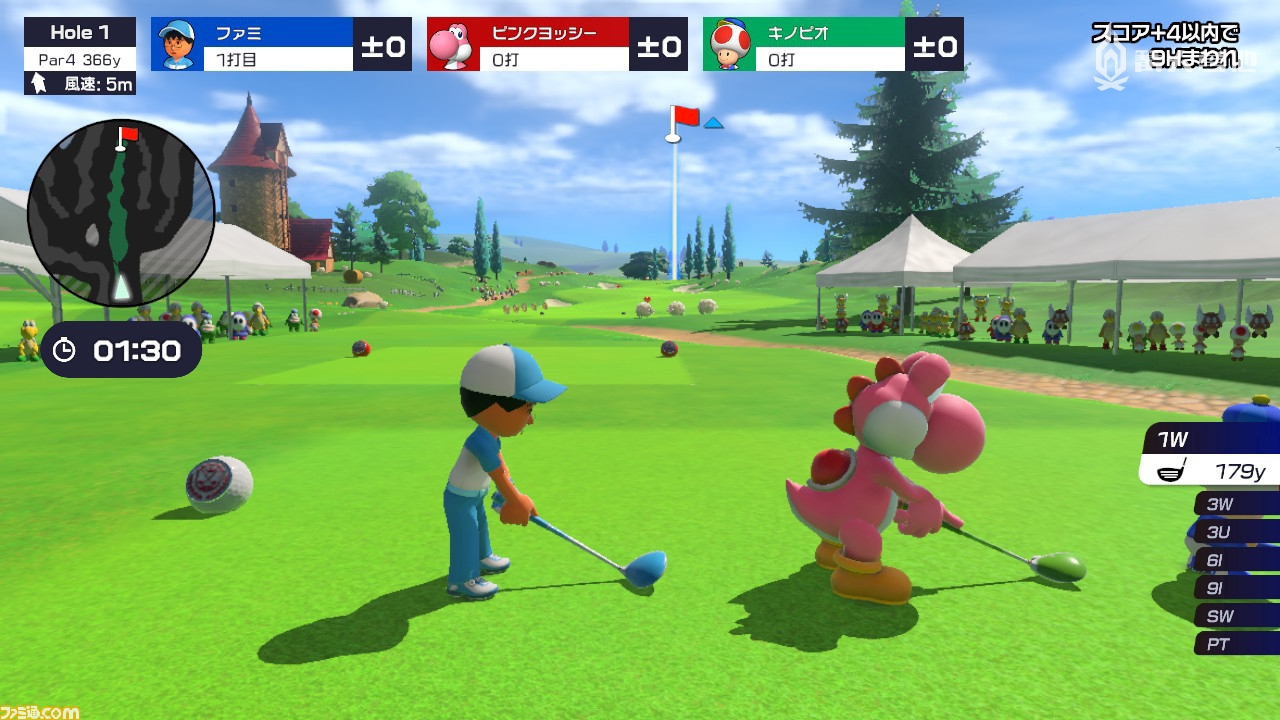This screenshot has width=1280, height=720.
Task: Click the blue Mii player panel
Action: (281, 45)
